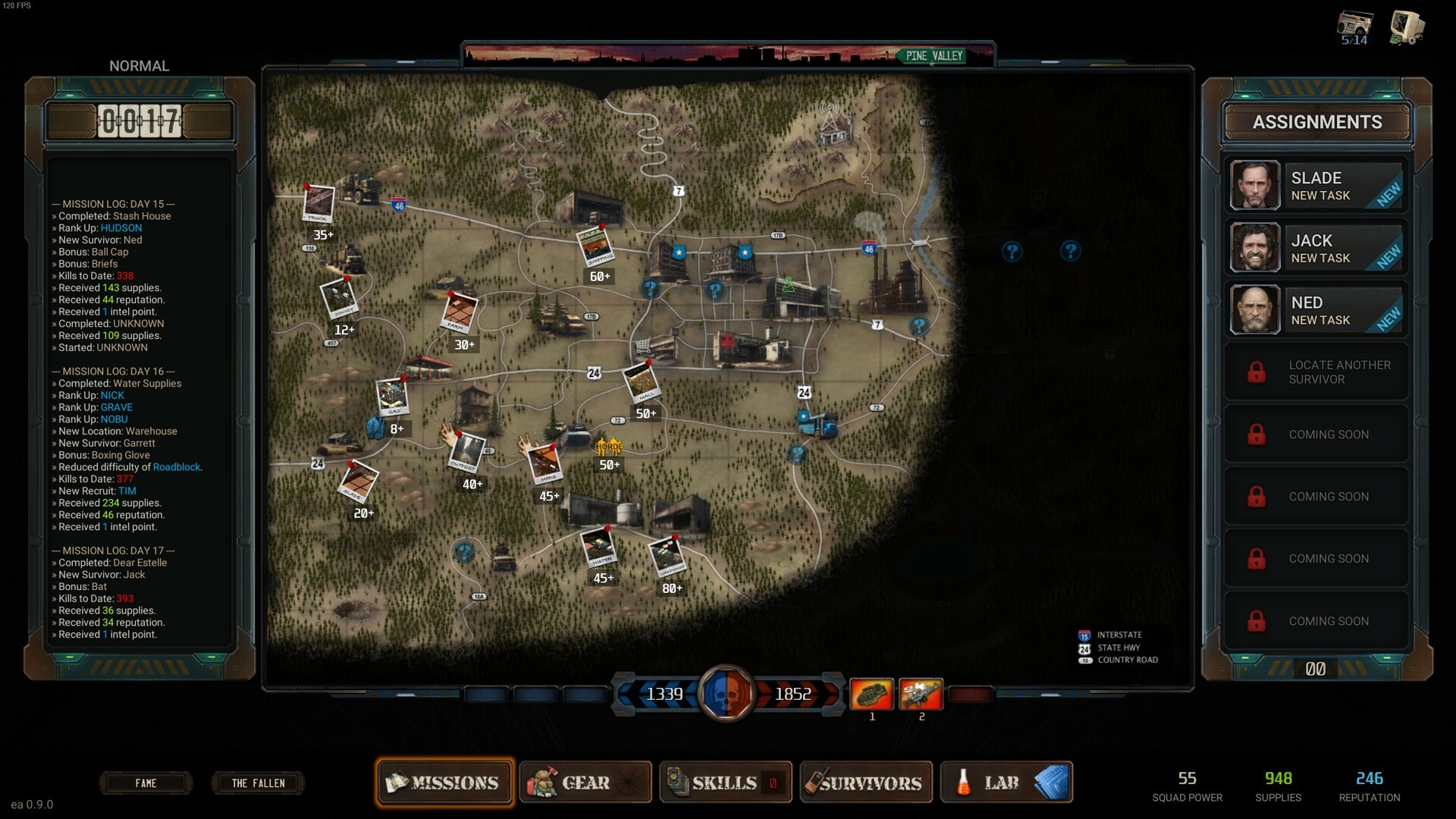The image size is (1456, 819).
Task: Open the Missions tab
Action: [x=444, y=783]
